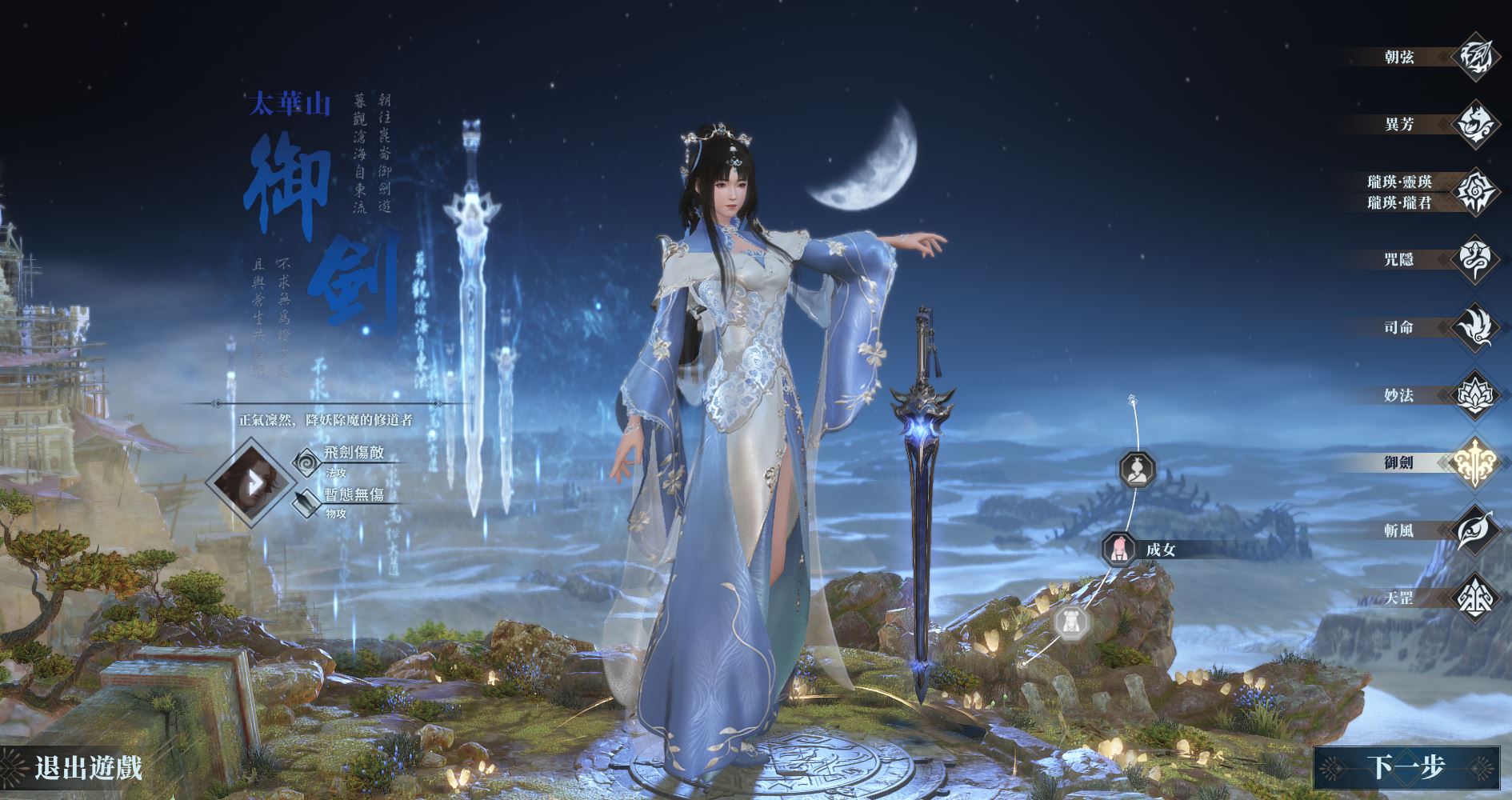Select the 咒隱 class
The image size is (1512, 800).
click(x=1474, y=259)
